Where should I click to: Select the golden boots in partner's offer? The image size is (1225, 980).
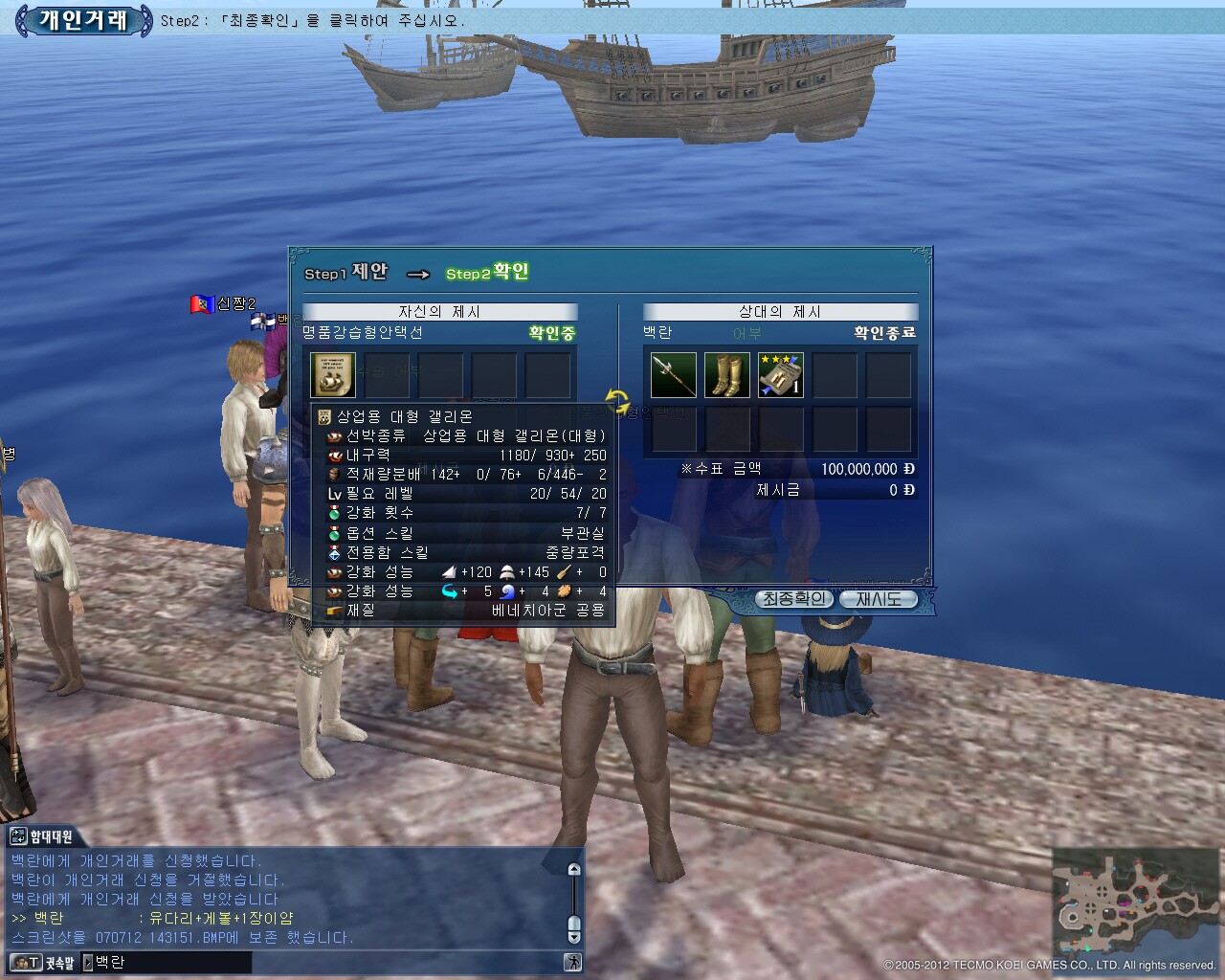[x=726, y=375]
